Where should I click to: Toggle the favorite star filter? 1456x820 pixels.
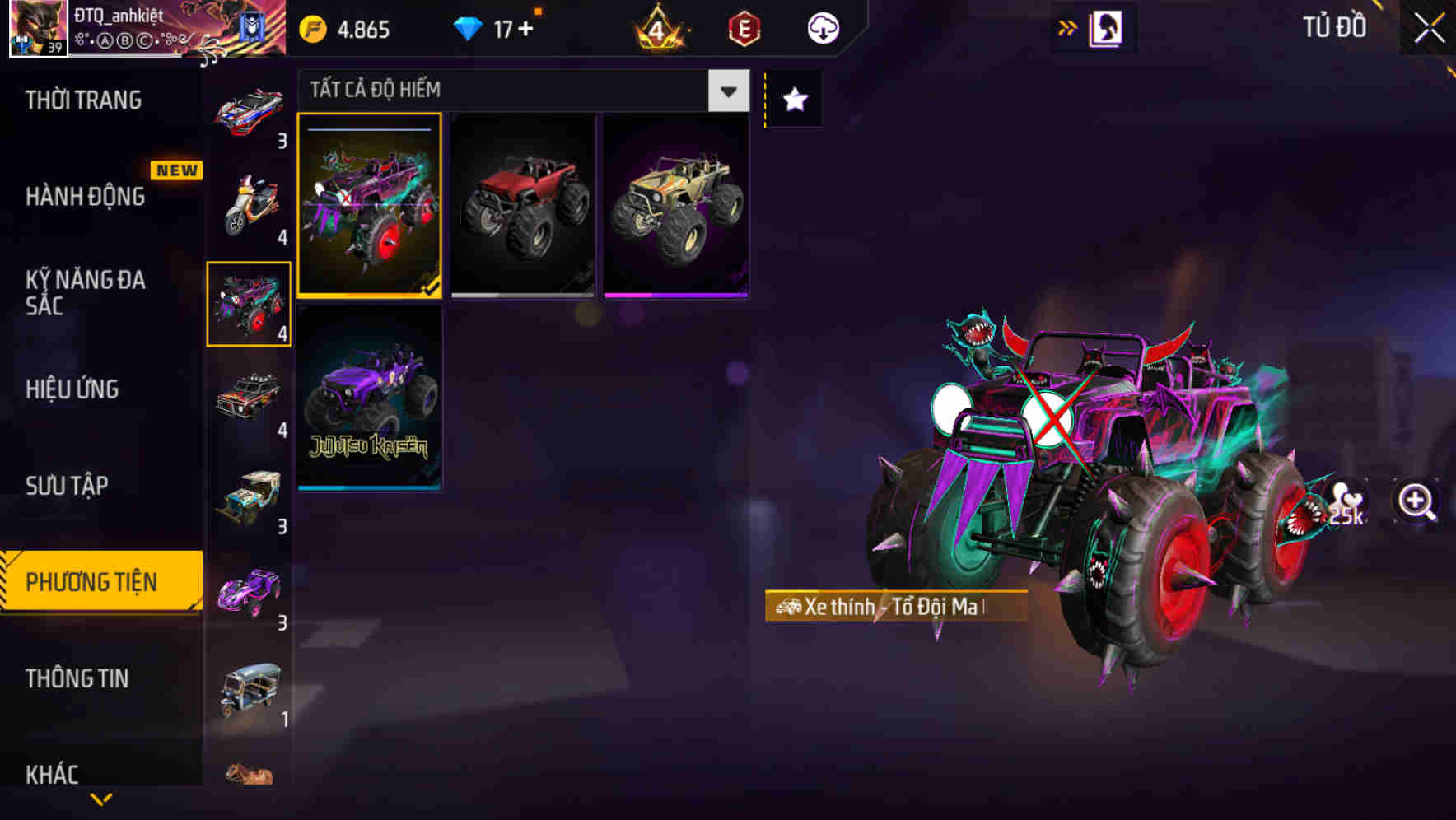coord(793,100)
